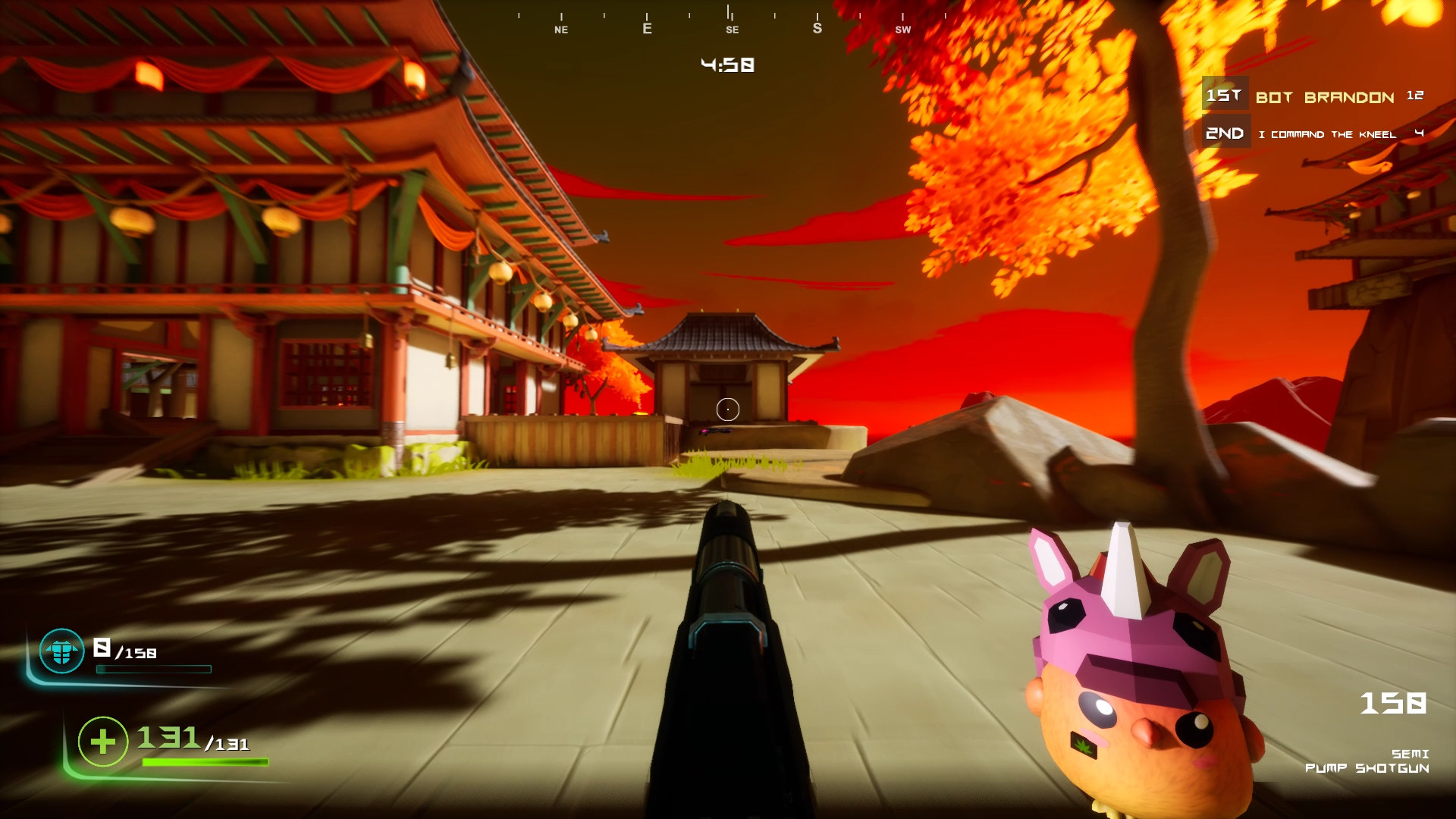Click the 1ST place rank badge
The image size is (1456, 819).
[1224, 96]
